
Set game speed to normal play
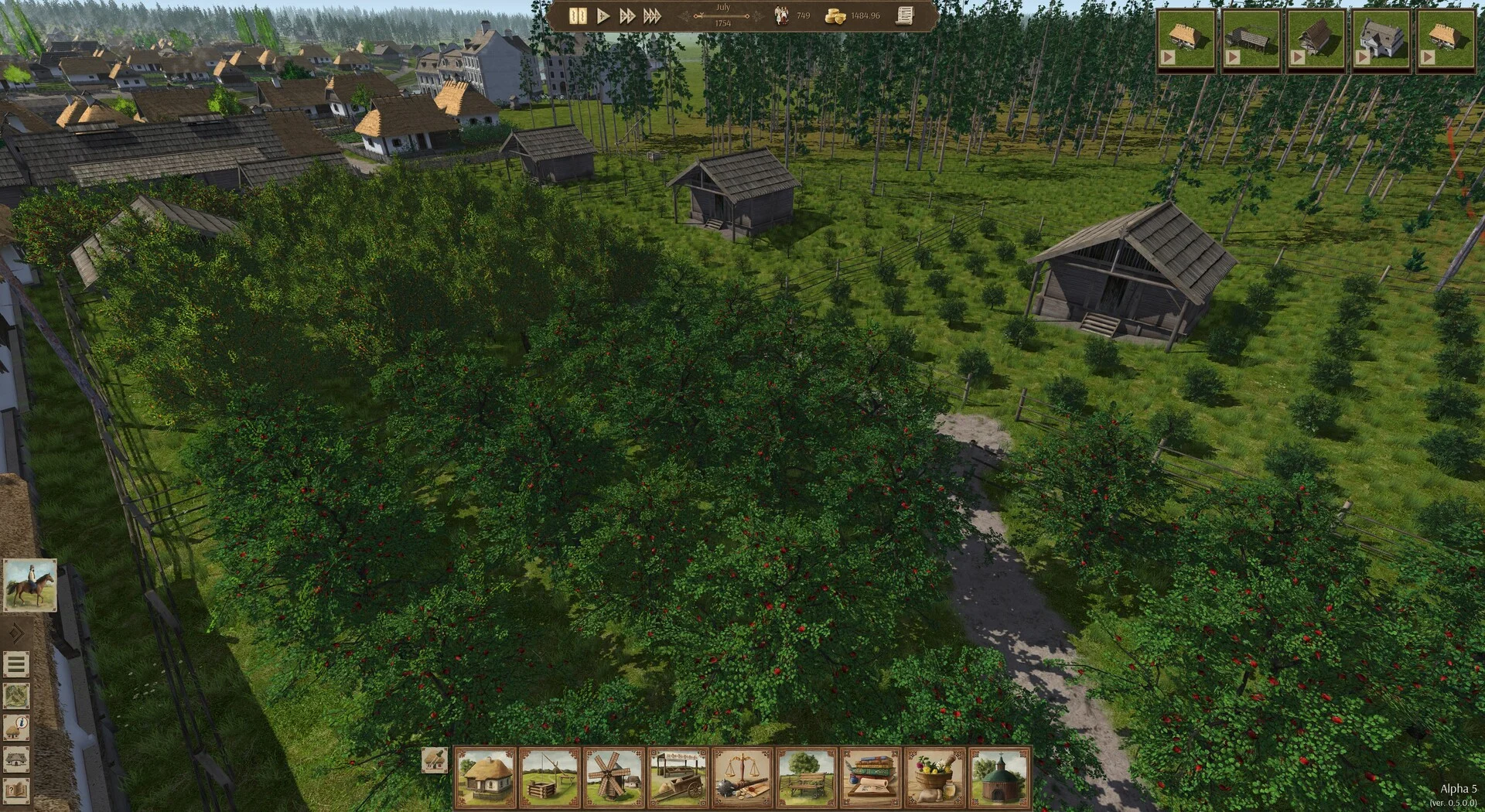click(x=603, y=16)
